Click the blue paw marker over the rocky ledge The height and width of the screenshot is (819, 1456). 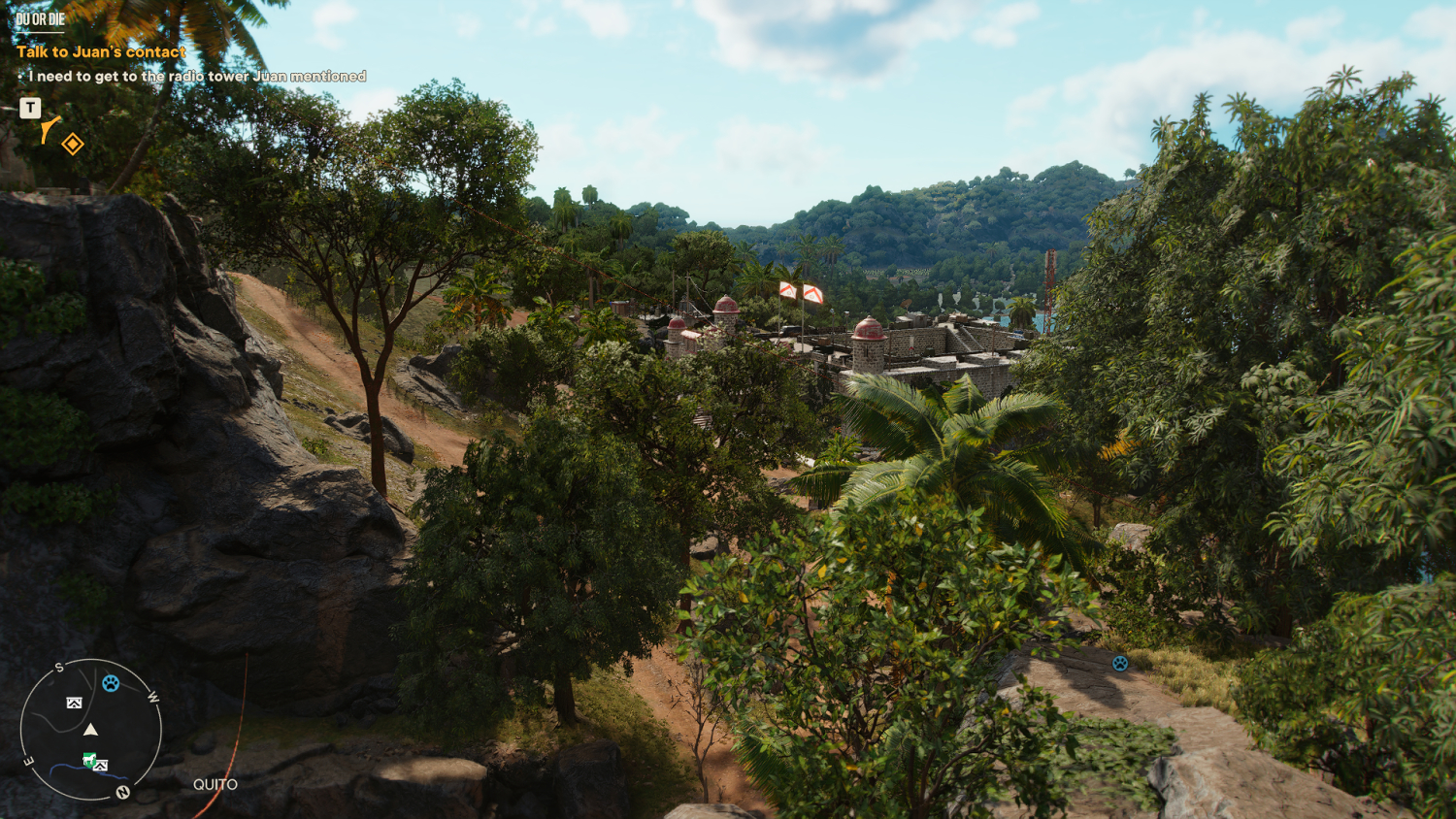[x=1120, y=663]
